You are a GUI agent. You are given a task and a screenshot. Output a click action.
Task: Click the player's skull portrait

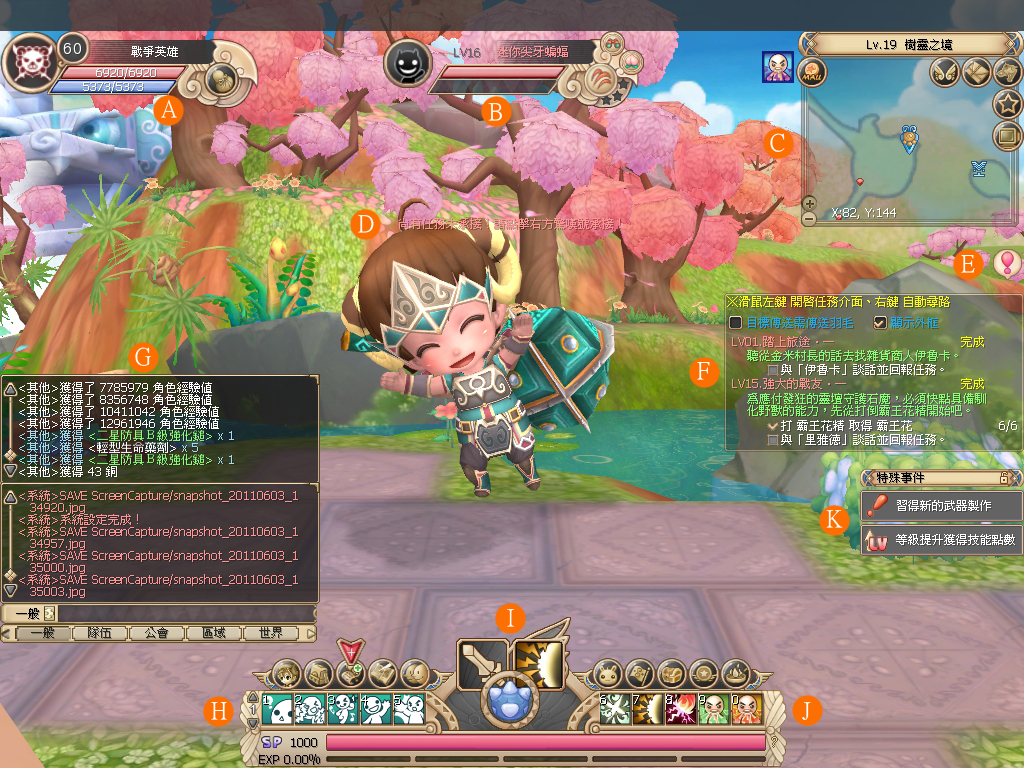(30, 61)
